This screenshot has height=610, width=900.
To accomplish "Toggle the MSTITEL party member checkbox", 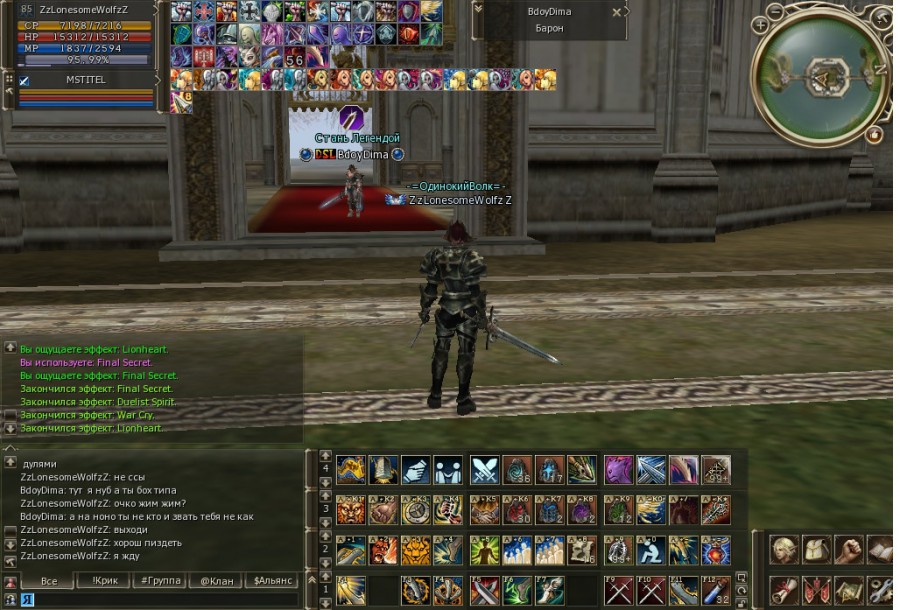I will pyautogui.click(x=24, y=80).
